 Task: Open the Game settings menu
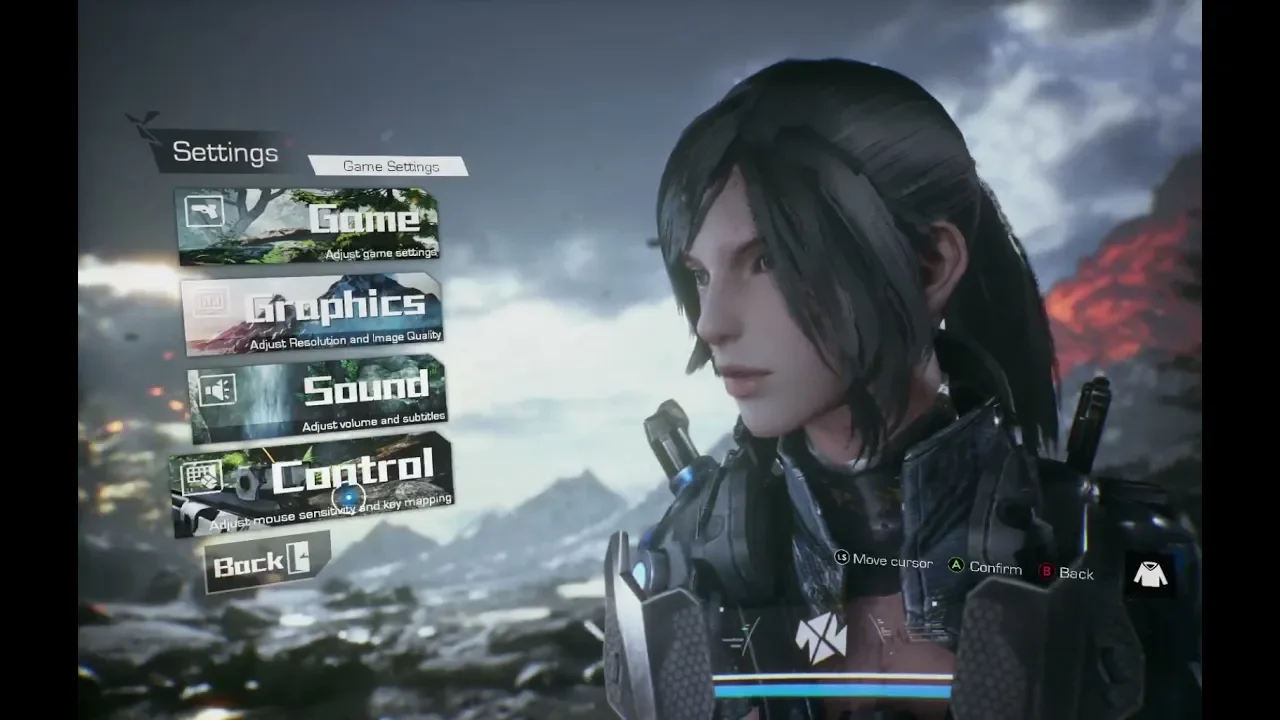click(x=308, y=226)
